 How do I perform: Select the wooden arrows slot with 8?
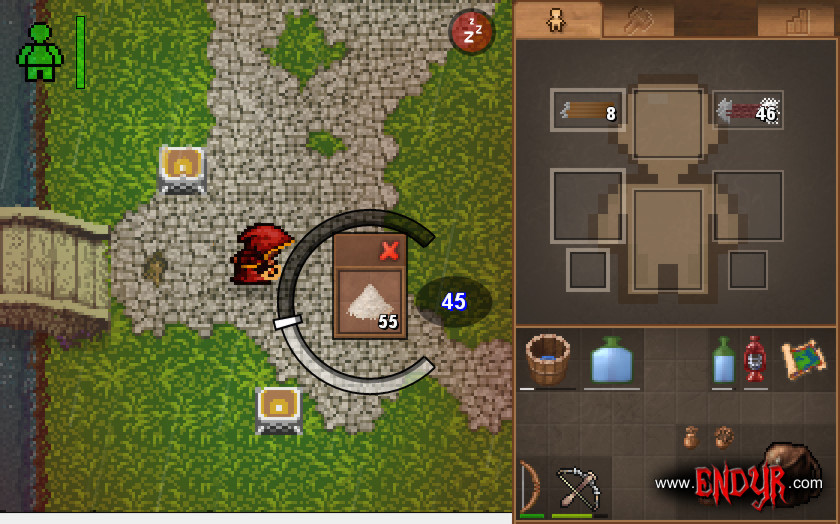tap(587, 111)
